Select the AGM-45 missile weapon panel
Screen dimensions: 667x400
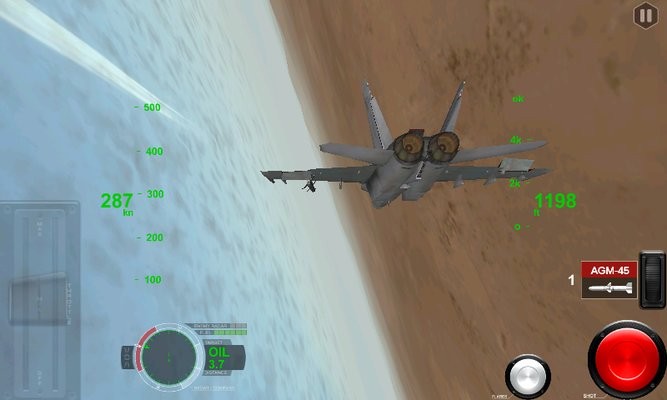tap(609, 279)
